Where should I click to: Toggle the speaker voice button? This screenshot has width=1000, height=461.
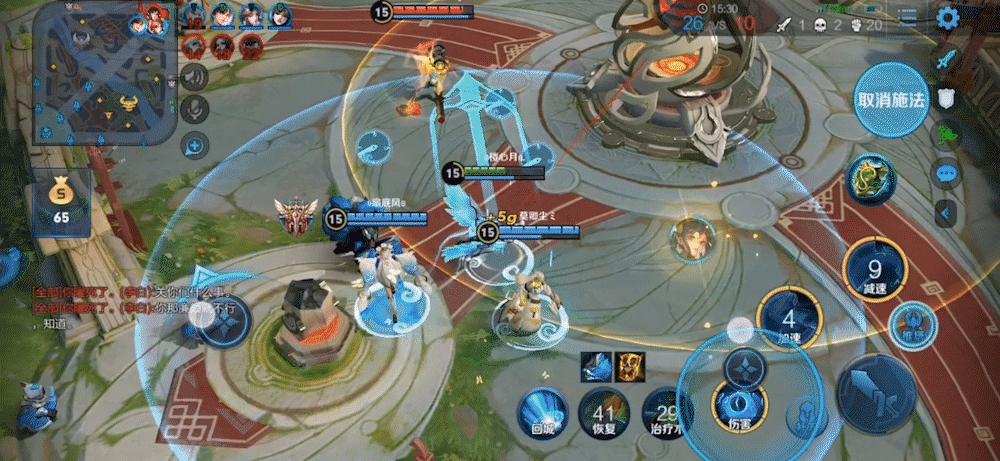pos(195,76)
